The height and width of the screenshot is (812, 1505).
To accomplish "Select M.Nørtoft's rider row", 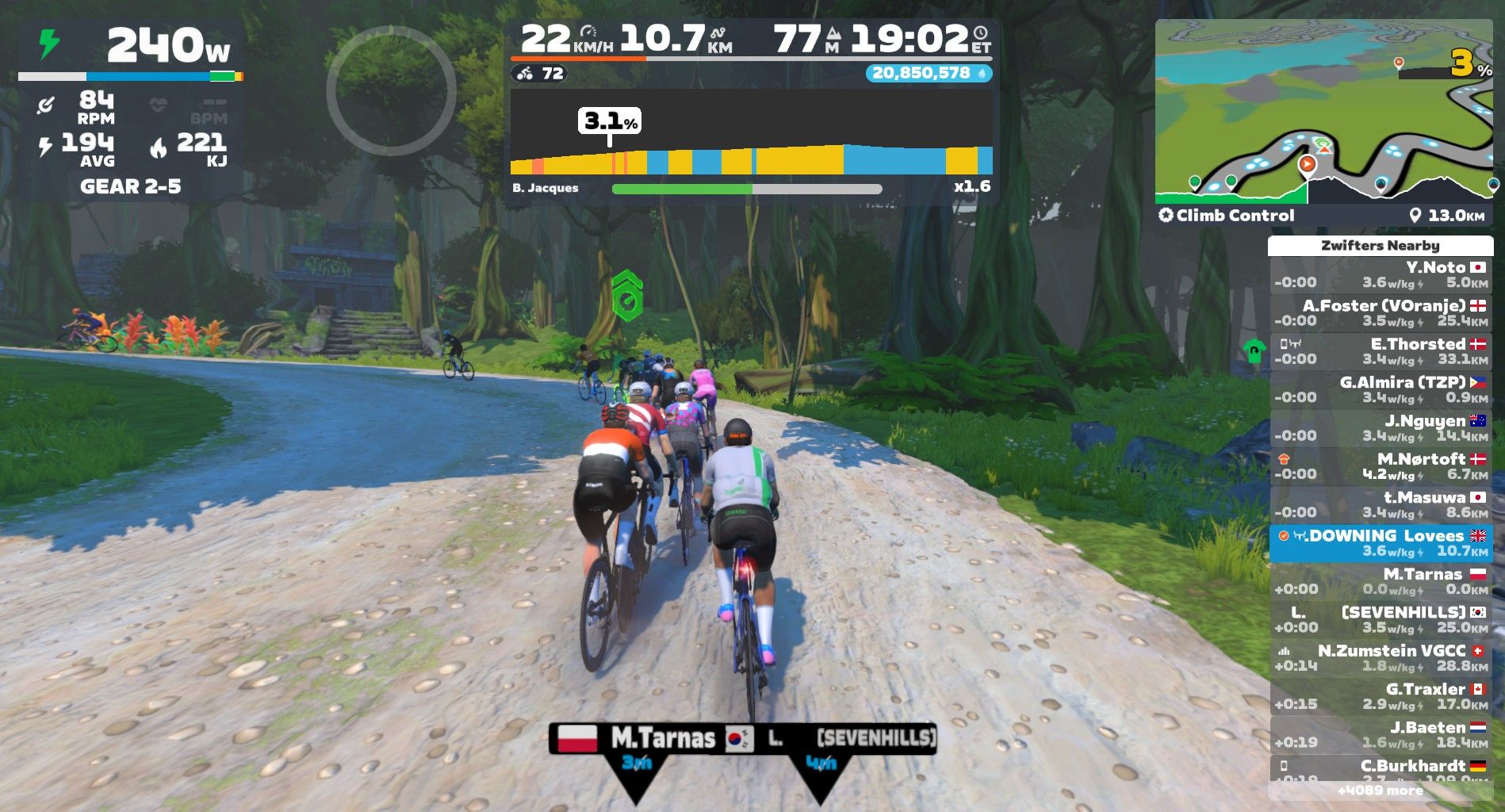I will coord(1380,466).
